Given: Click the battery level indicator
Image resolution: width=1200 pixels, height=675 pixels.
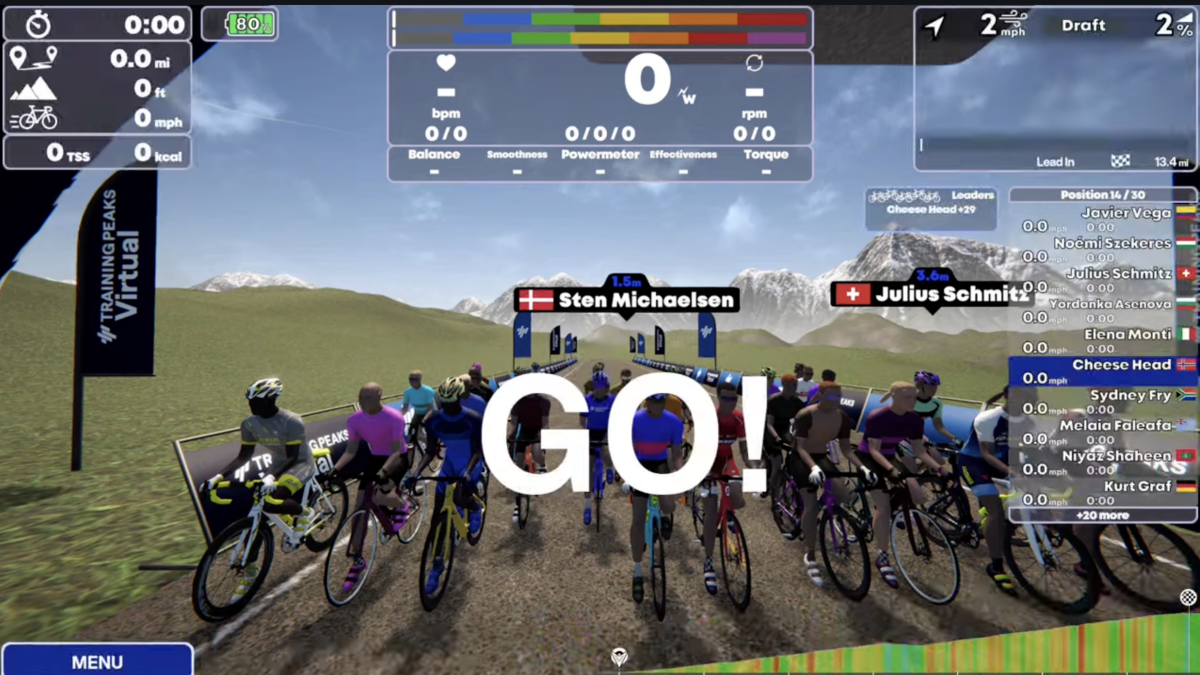Looking at the screenshot, I should pyautogui.click(x=240, y=25).
